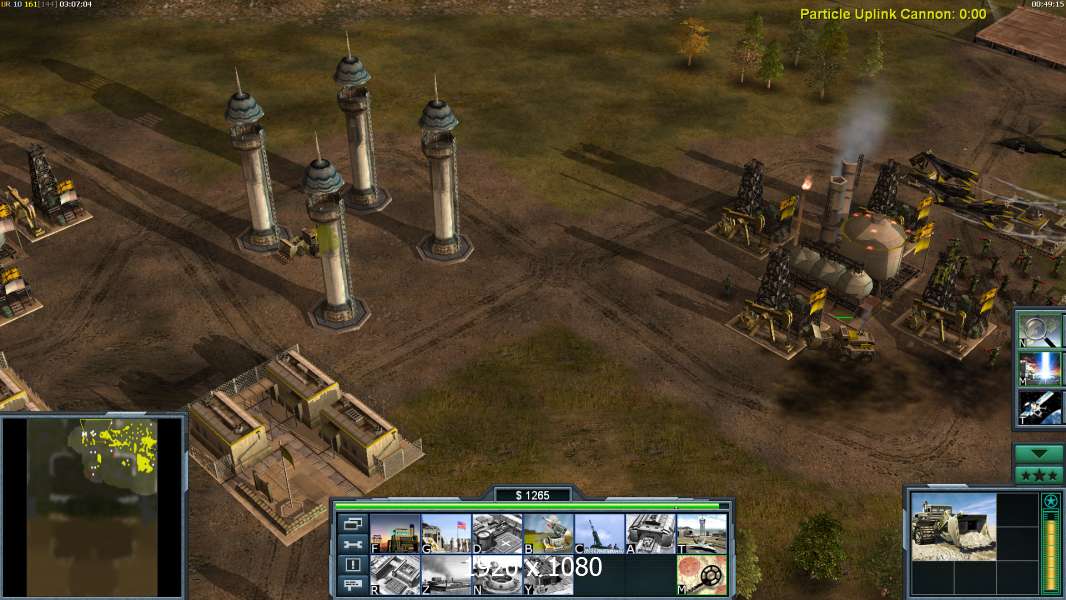The width and height of the screenshot is (1066, 600).
Task: Activate the magnifying glass scan power
Action: click(x=1040, y=330)
